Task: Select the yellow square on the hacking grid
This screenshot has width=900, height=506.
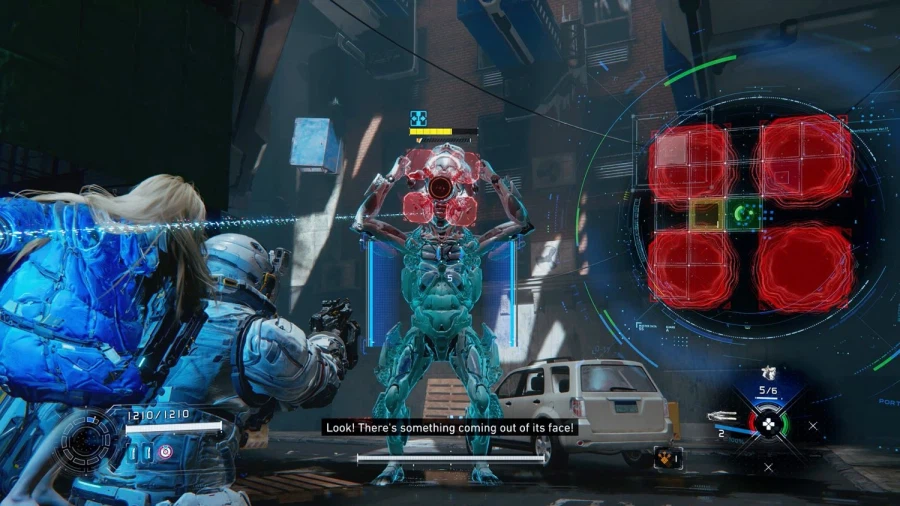Action: click(706, 212)
